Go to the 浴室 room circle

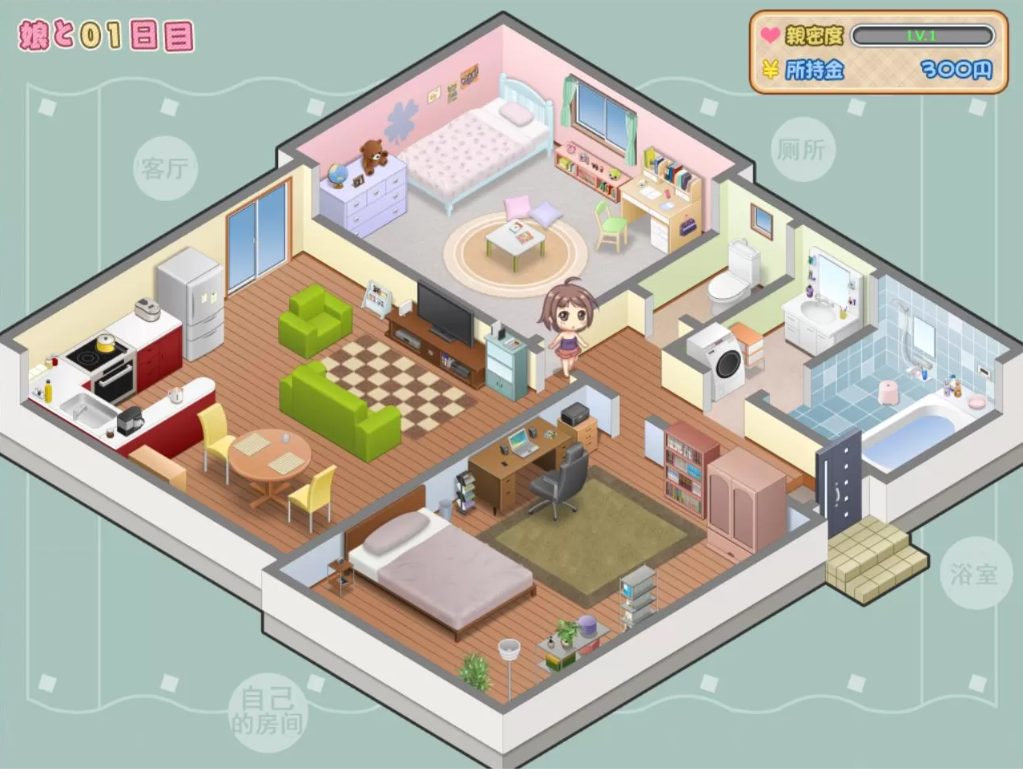(976, 573)
